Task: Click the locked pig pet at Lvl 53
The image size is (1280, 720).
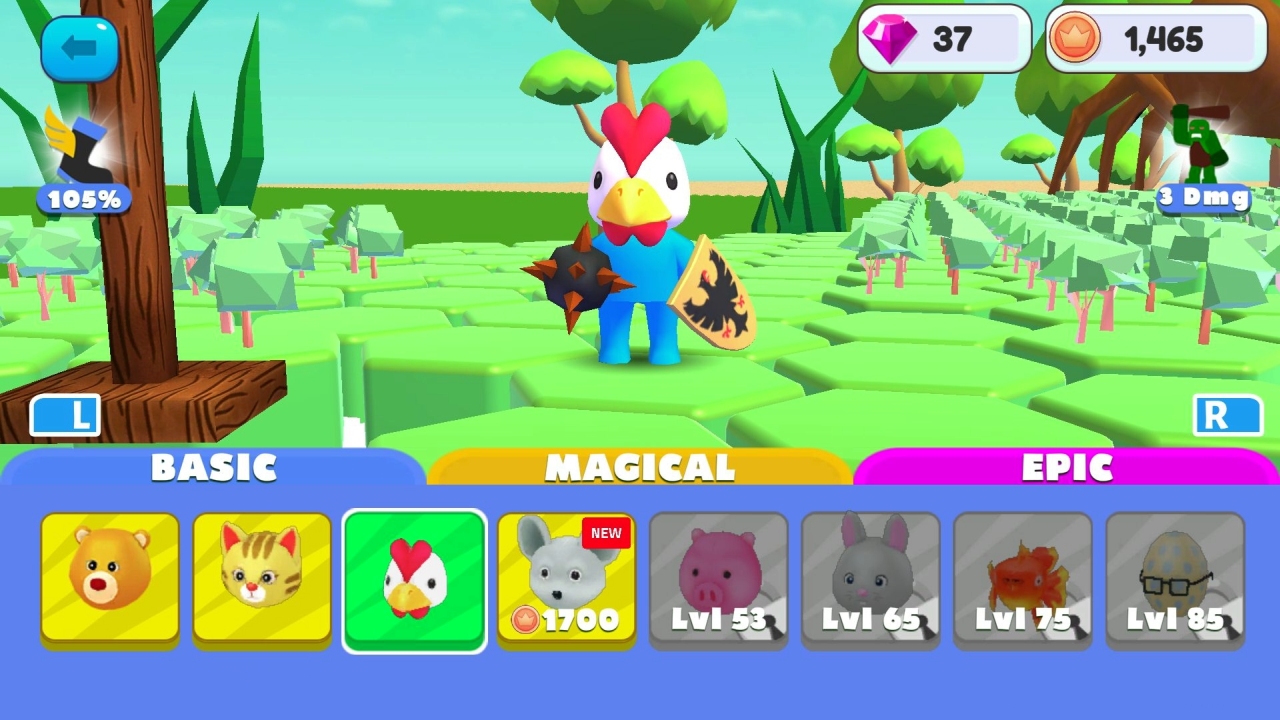Action: (718, 578)
